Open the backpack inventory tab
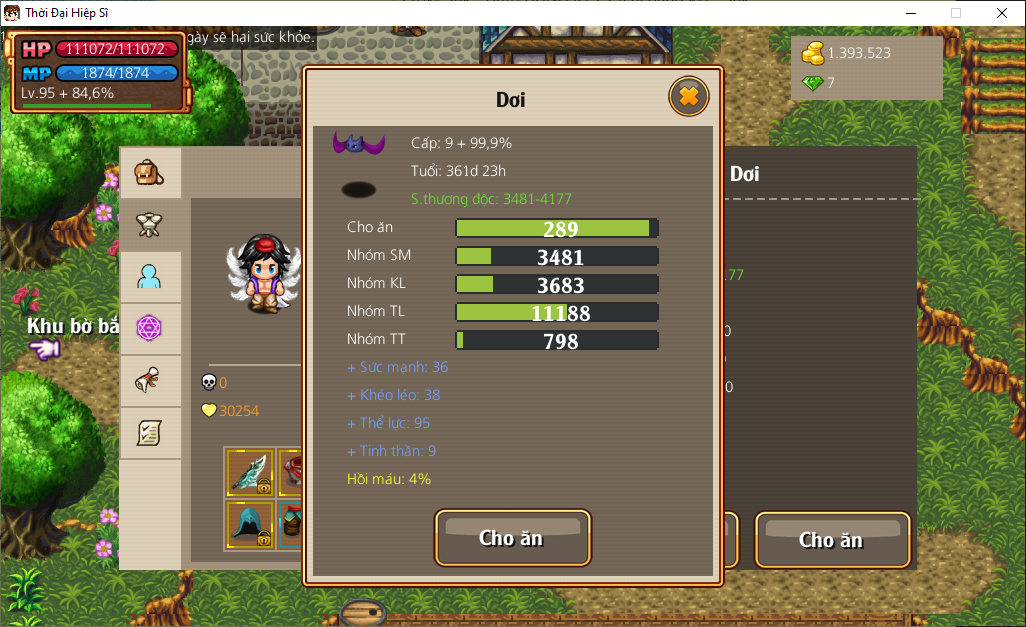This screenshot has width=1026, height=627. click(150, 173)
